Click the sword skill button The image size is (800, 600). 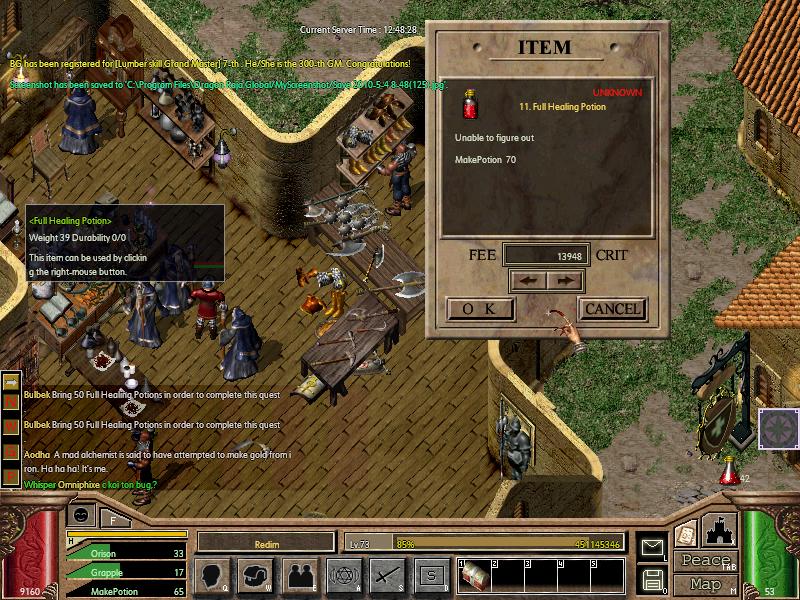tap(386, 576)
